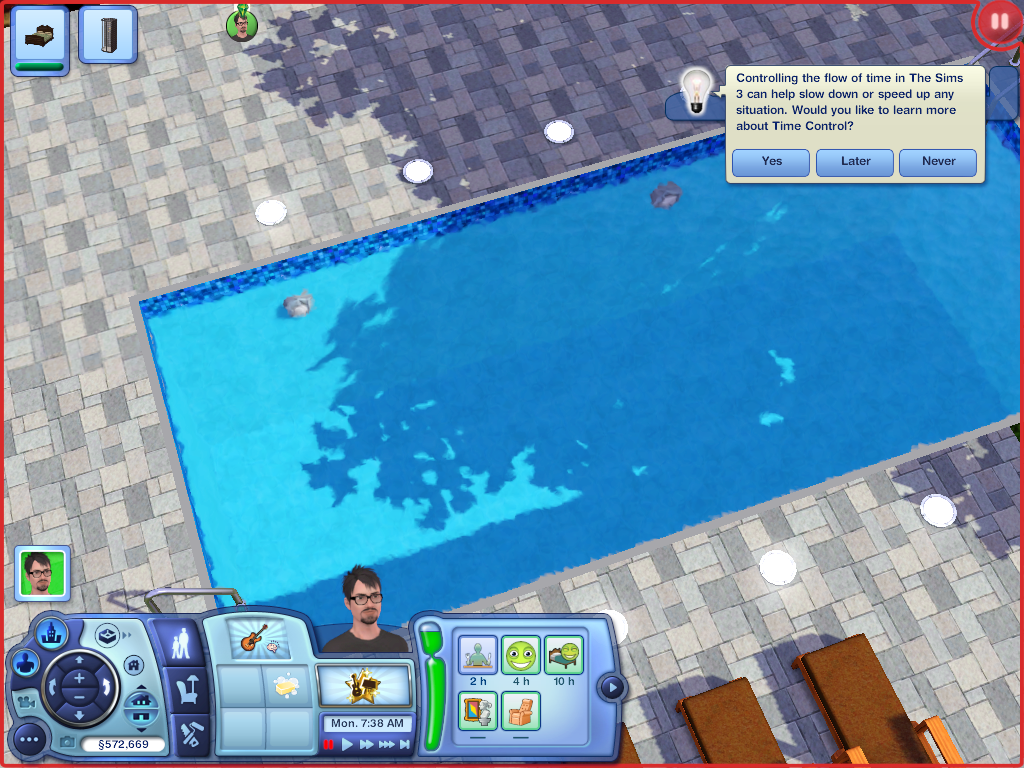The width and height of the screenshot is (1024, 768).
Task: Switch to Build mode with tools icon
Action: click(188, 734)
